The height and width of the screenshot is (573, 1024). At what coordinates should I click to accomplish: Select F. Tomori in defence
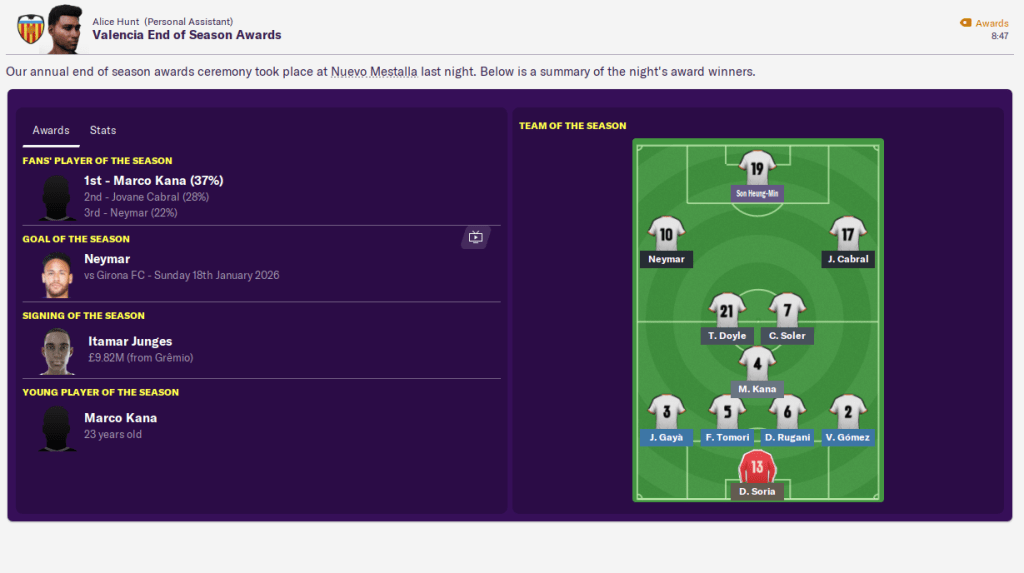[x=727, y=411]
